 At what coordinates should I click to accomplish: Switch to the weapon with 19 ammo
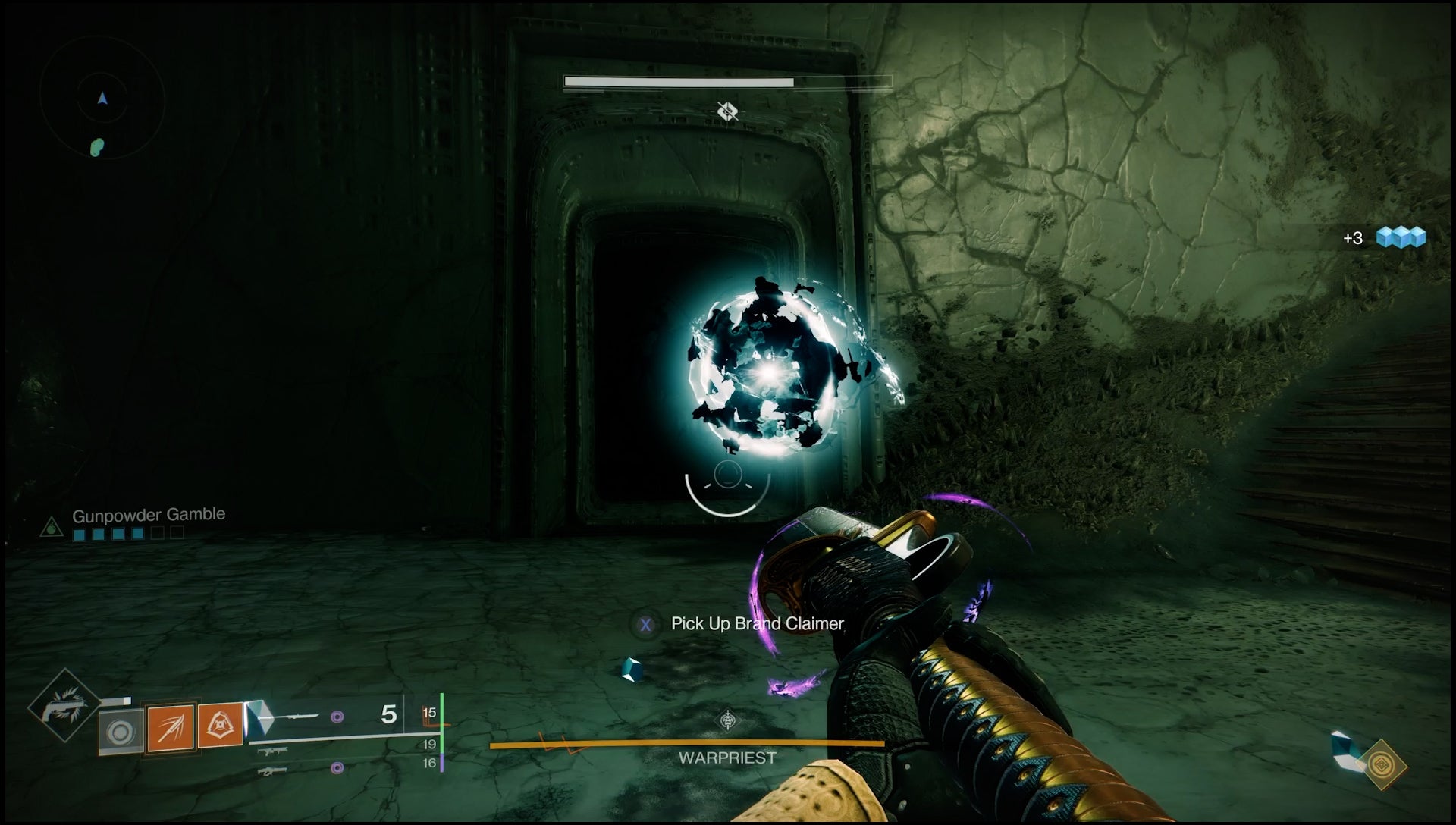tap(273, 751)
